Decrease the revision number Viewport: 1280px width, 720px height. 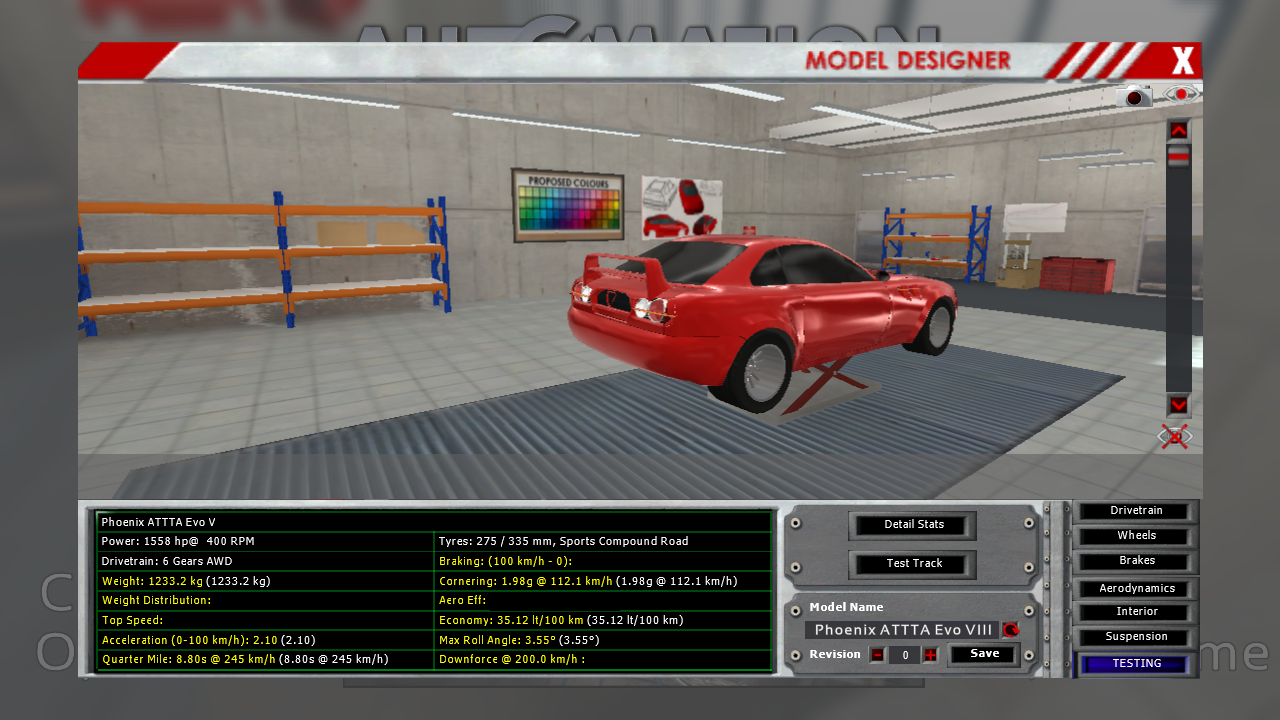click(877, 655)
